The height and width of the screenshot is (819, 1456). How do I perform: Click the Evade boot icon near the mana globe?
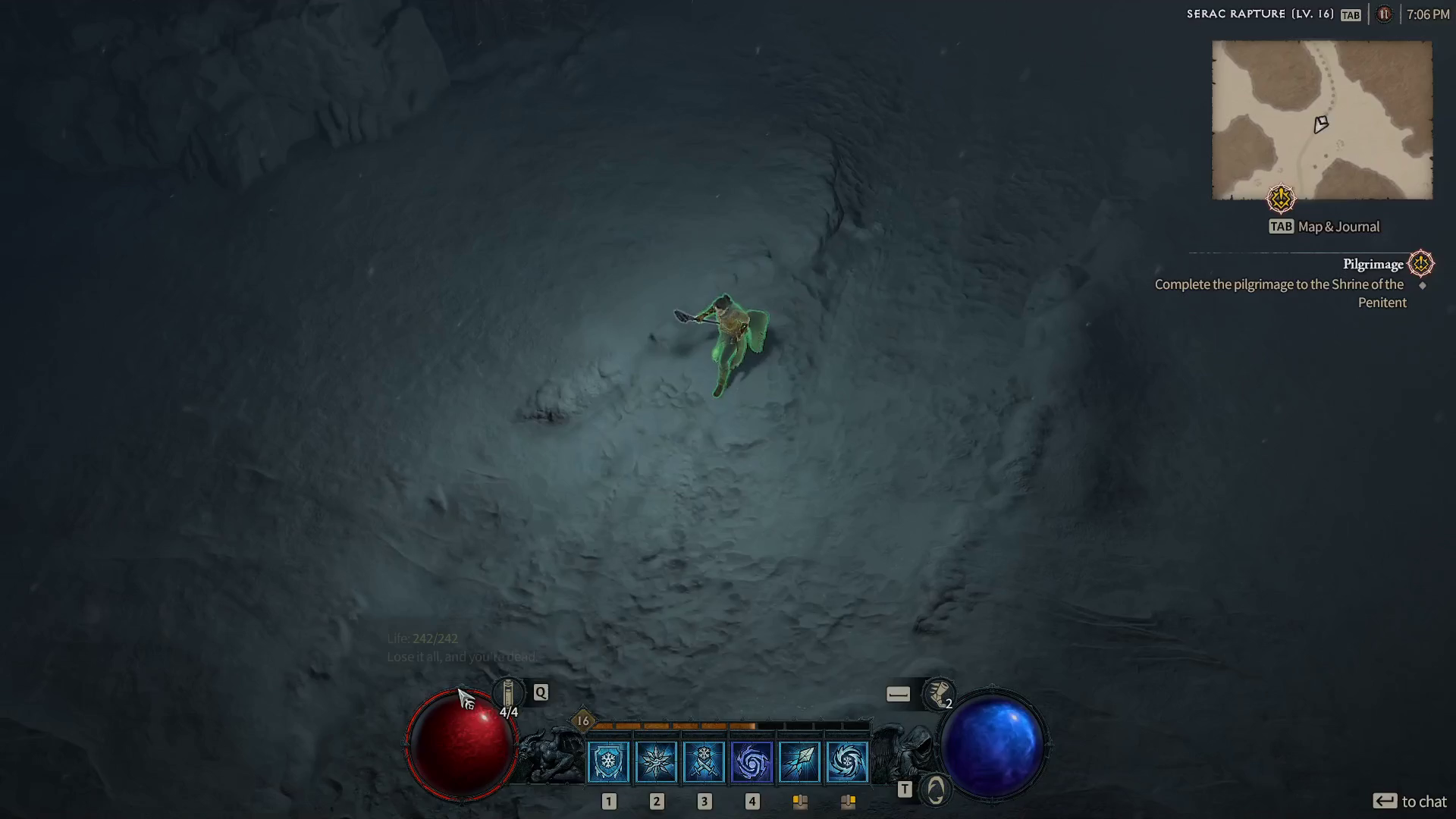click(938, 694)
